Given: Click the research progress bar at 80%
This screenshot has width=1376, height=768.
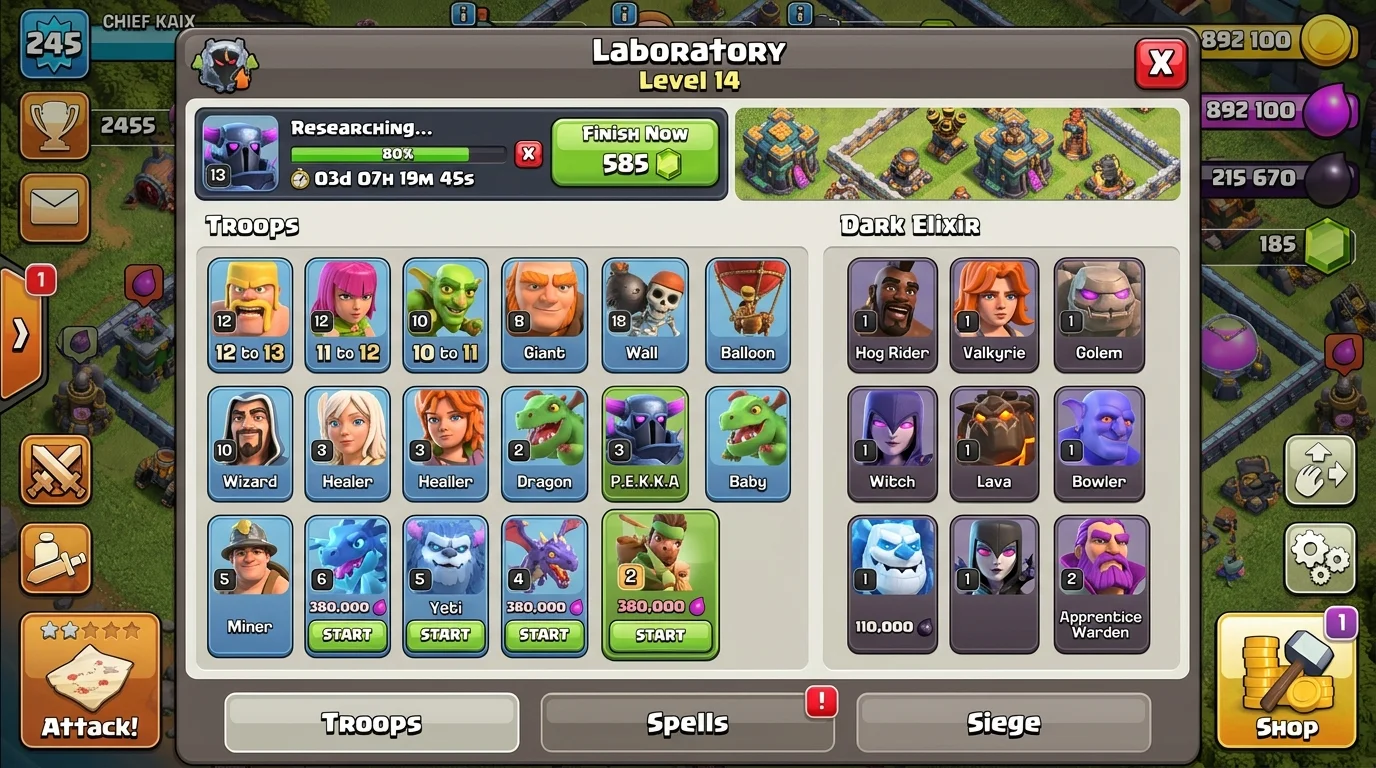Looking at the screenshot, I should click(x=398, y=155).
